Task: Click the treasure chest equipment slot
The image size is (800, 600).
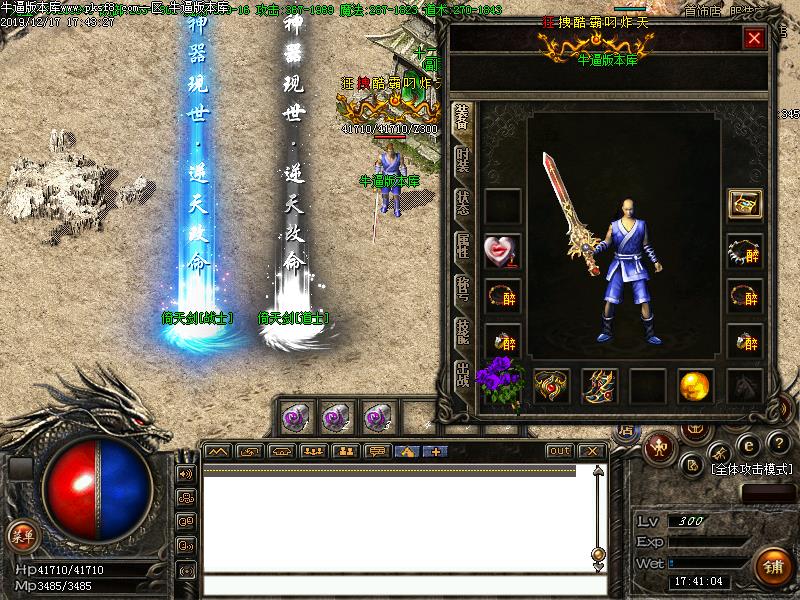Action: [745, 205]
